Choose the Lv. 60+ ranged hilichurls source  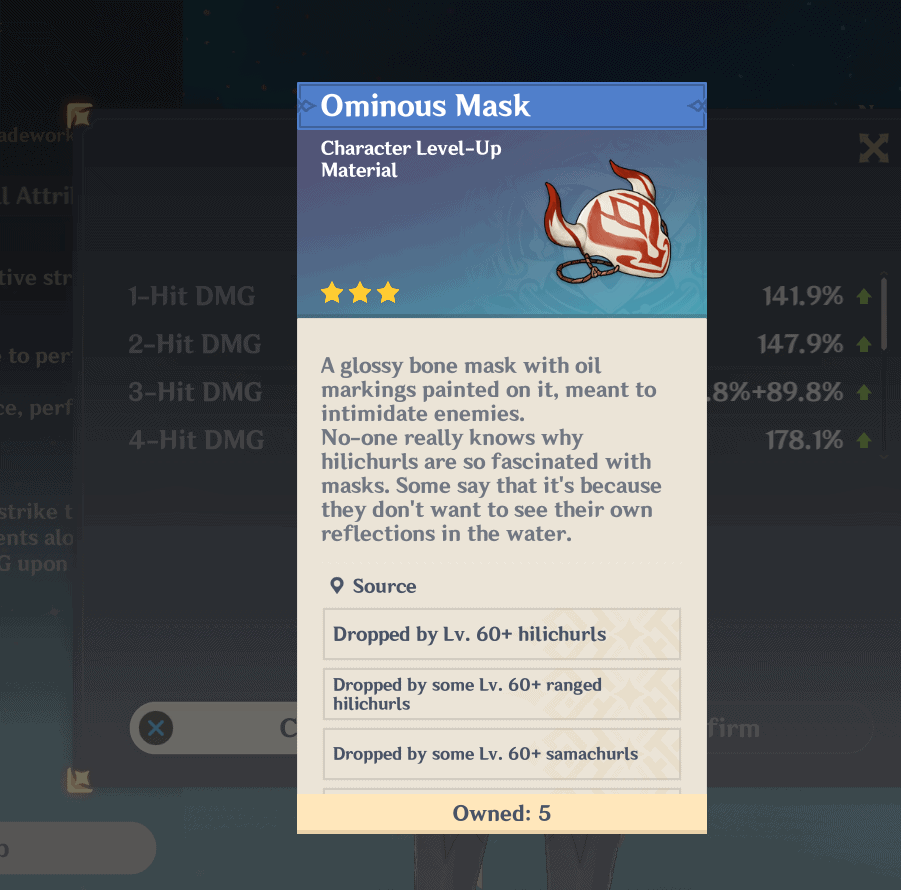click(501, 694)
